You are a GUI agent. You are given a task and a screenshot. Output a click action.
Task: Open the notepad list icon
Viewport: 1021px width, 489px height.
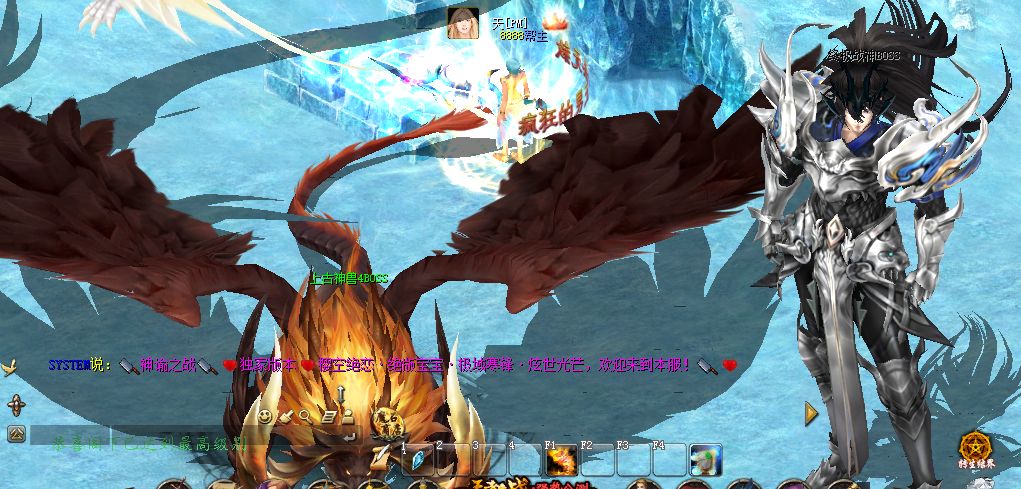point(328,415)
